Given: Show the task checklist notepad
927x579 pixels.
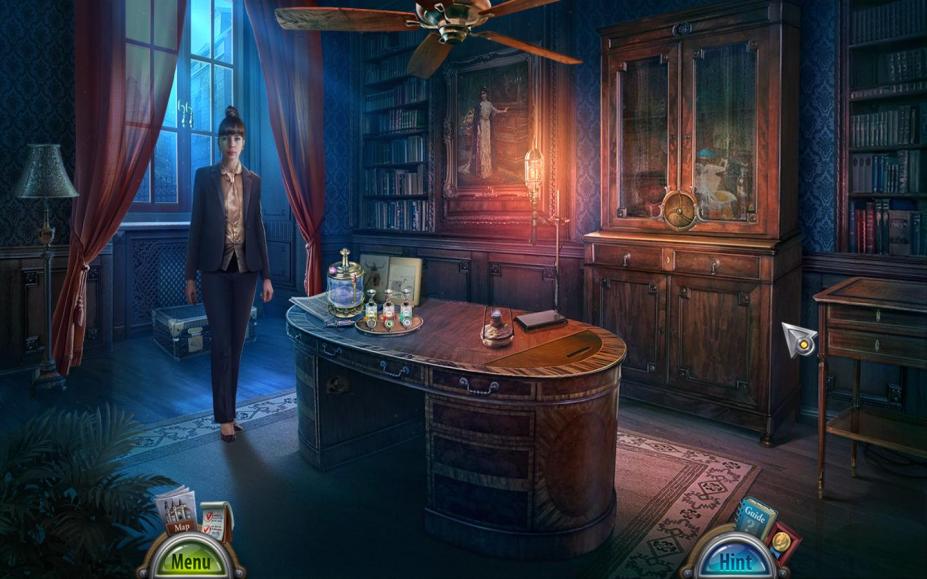Looking at the screenshot, I should [x=214, y=520].
